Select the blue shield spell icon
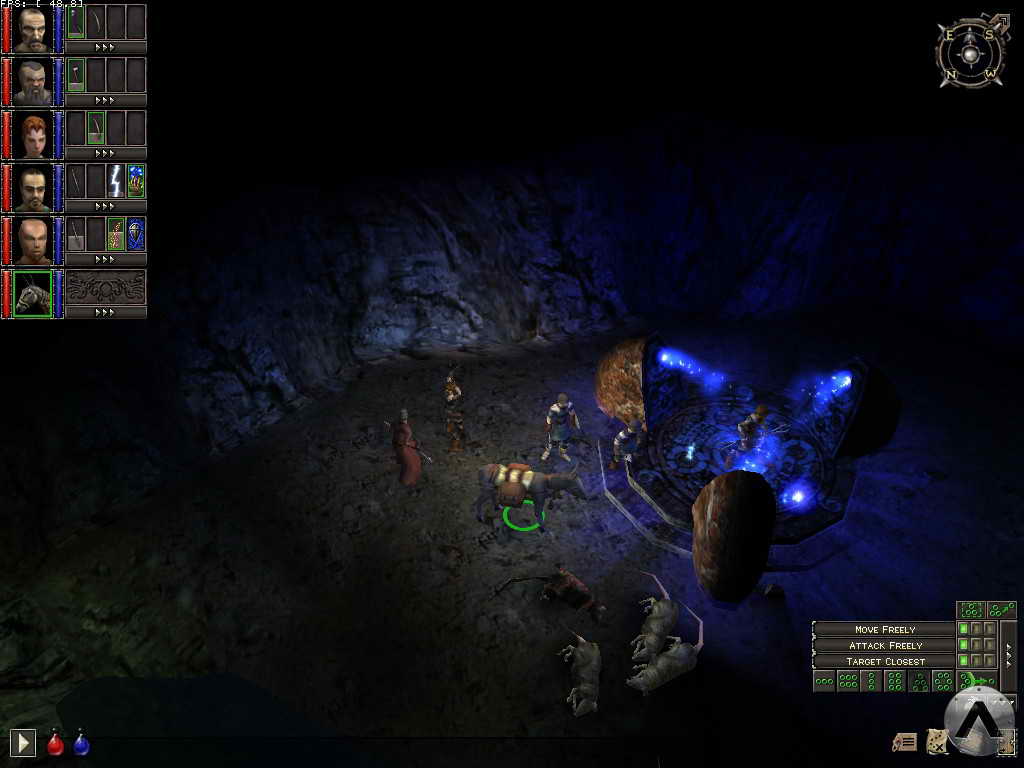1024x768 pixels. (136, 233)
